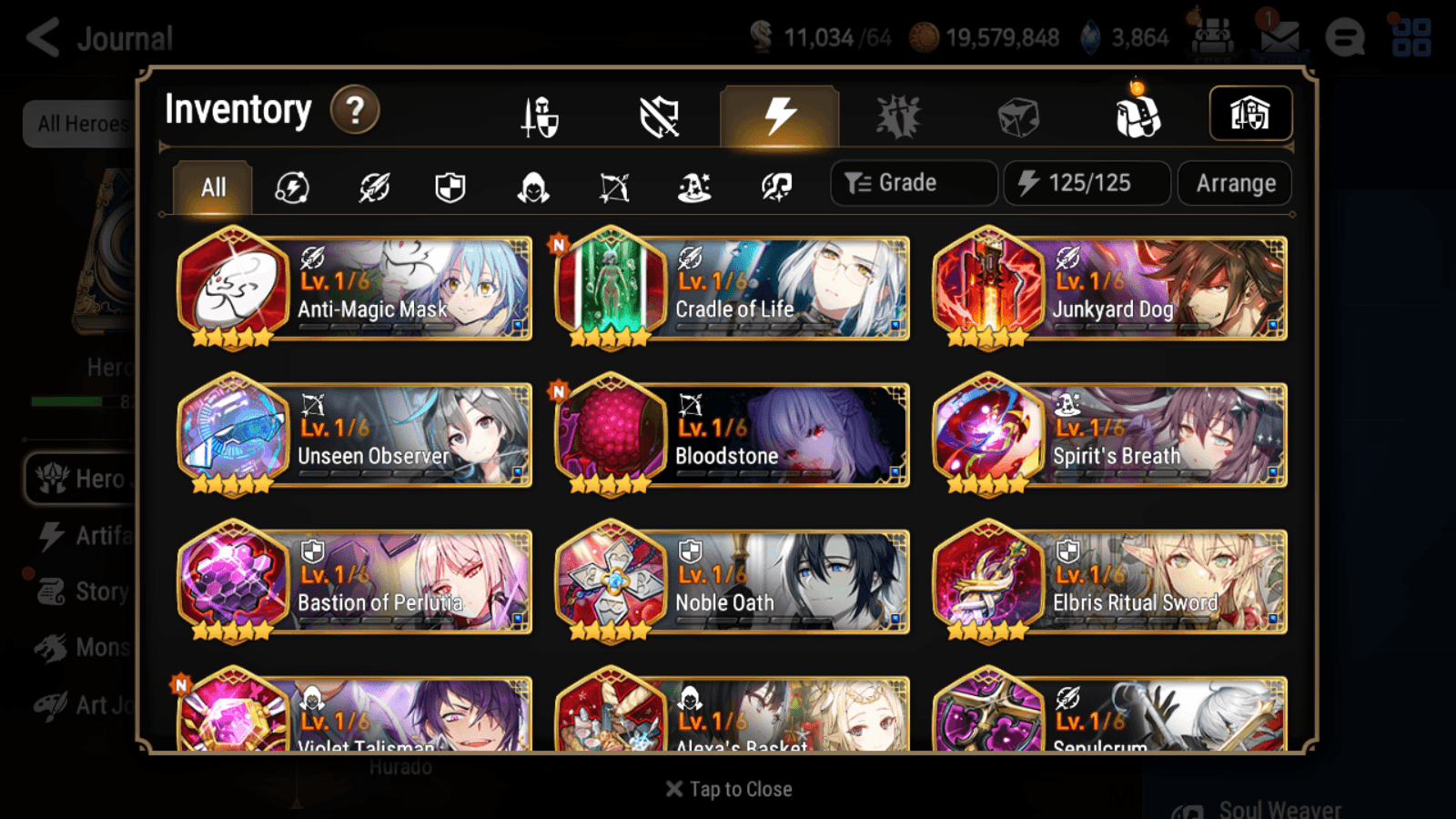
Task: Click the inventory help question mark button
Action: [354, 110]
